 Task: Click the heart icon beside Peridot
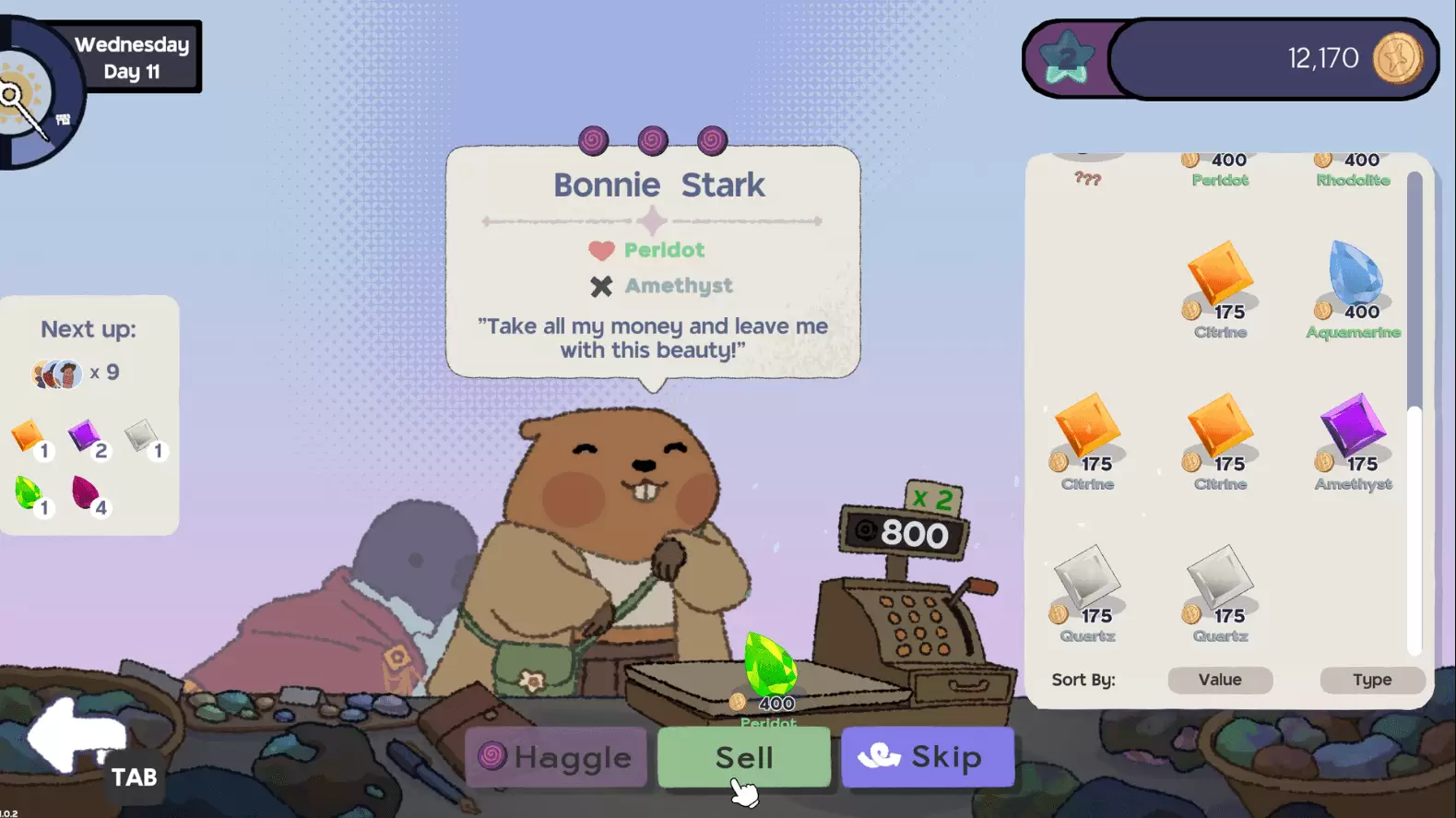coord(599,249)
